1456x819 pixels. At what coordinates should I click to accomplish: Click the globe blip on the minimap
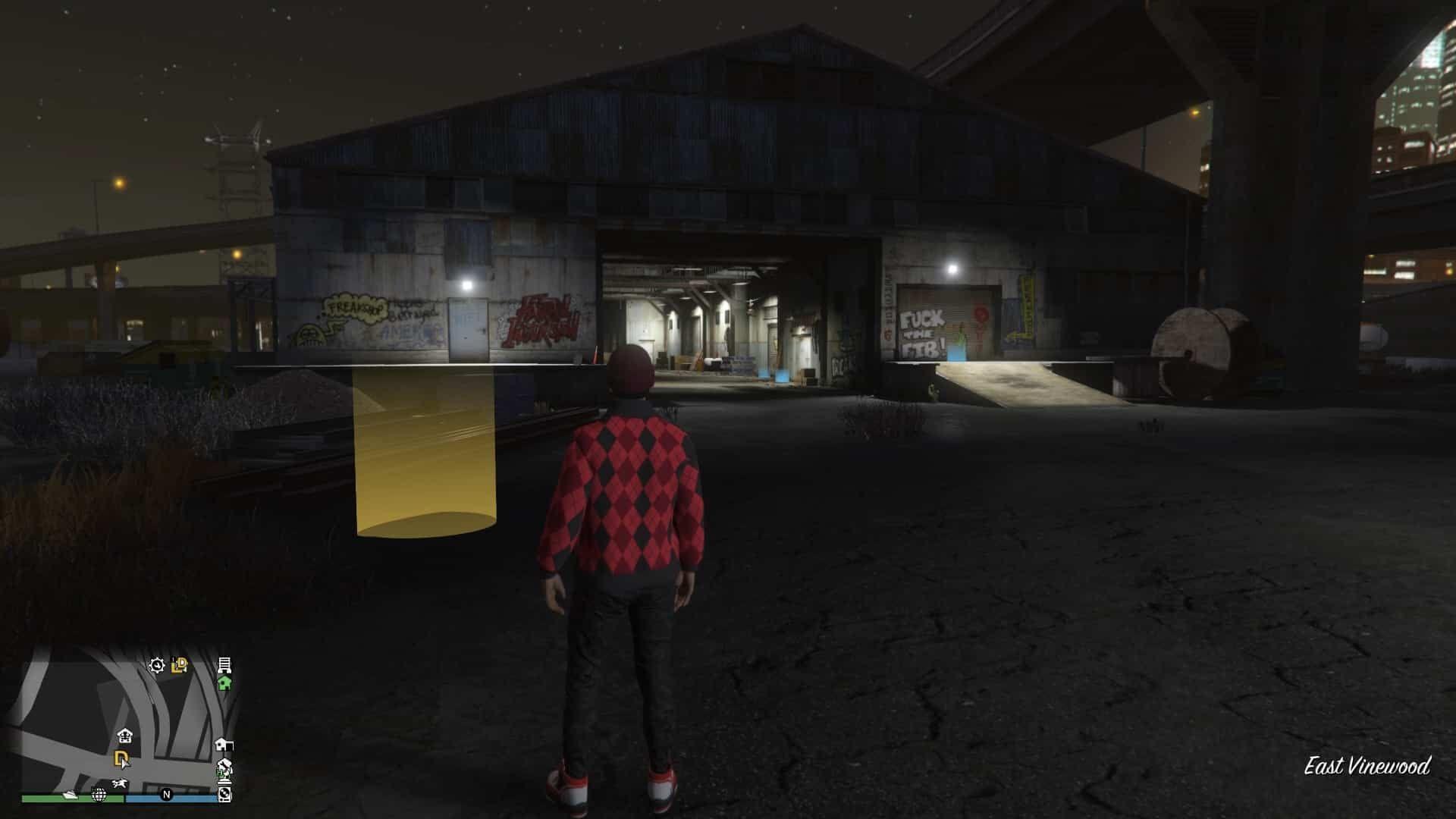click(x=99, y=795)
